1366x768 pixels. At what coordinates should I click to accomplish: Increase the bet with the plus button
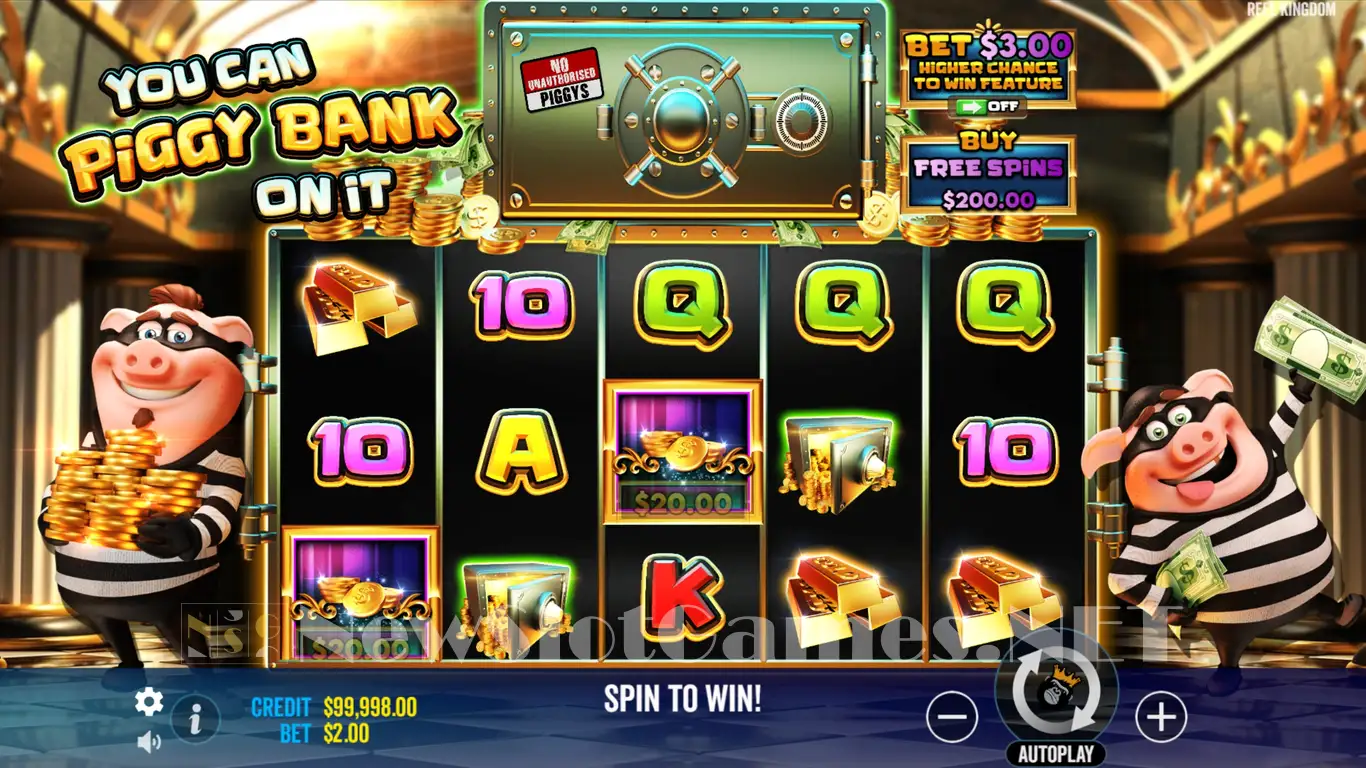(1160, 717)
